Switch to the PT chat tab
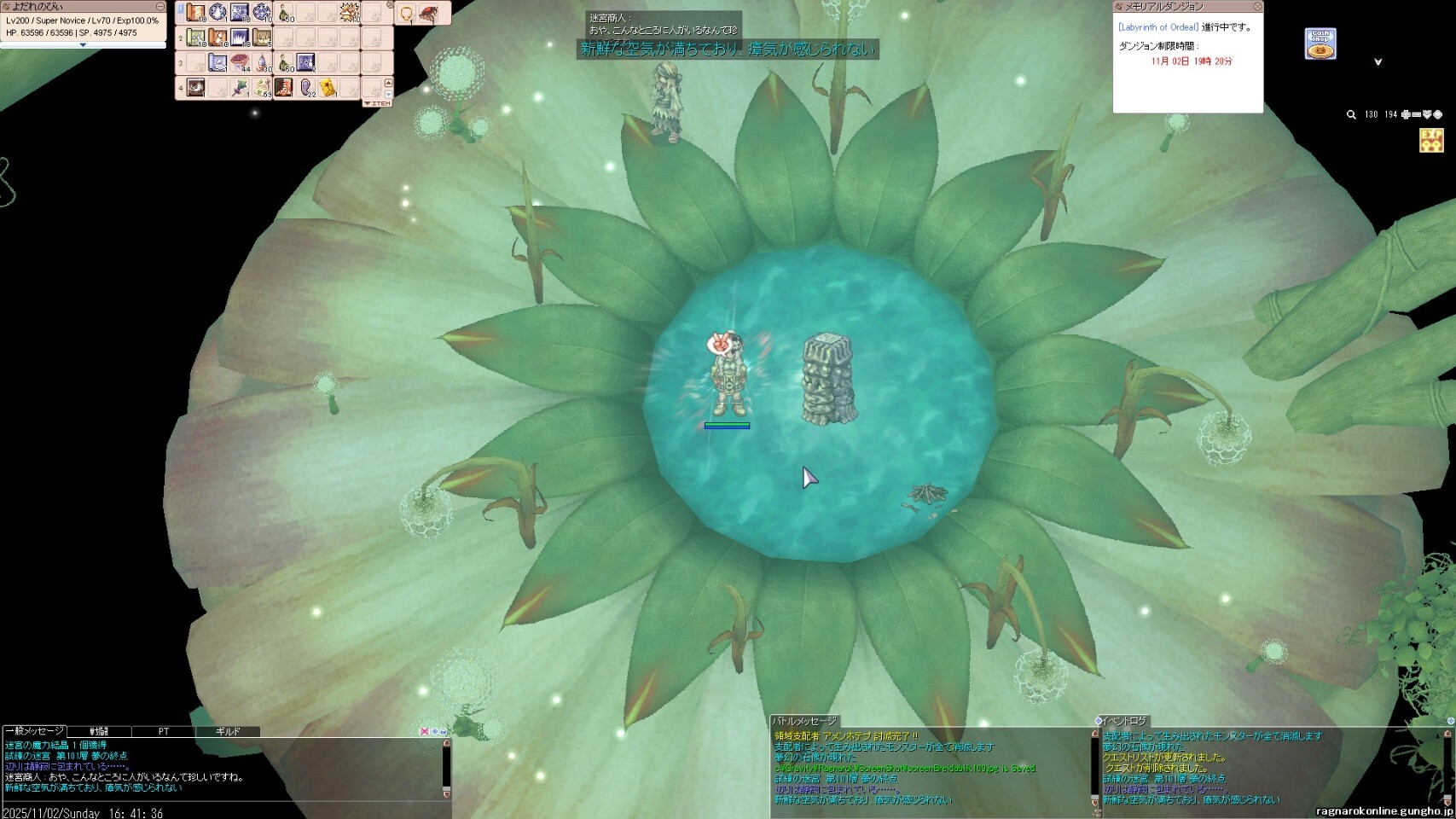Viewport: 1456px width, 819px height. (163, 732)
